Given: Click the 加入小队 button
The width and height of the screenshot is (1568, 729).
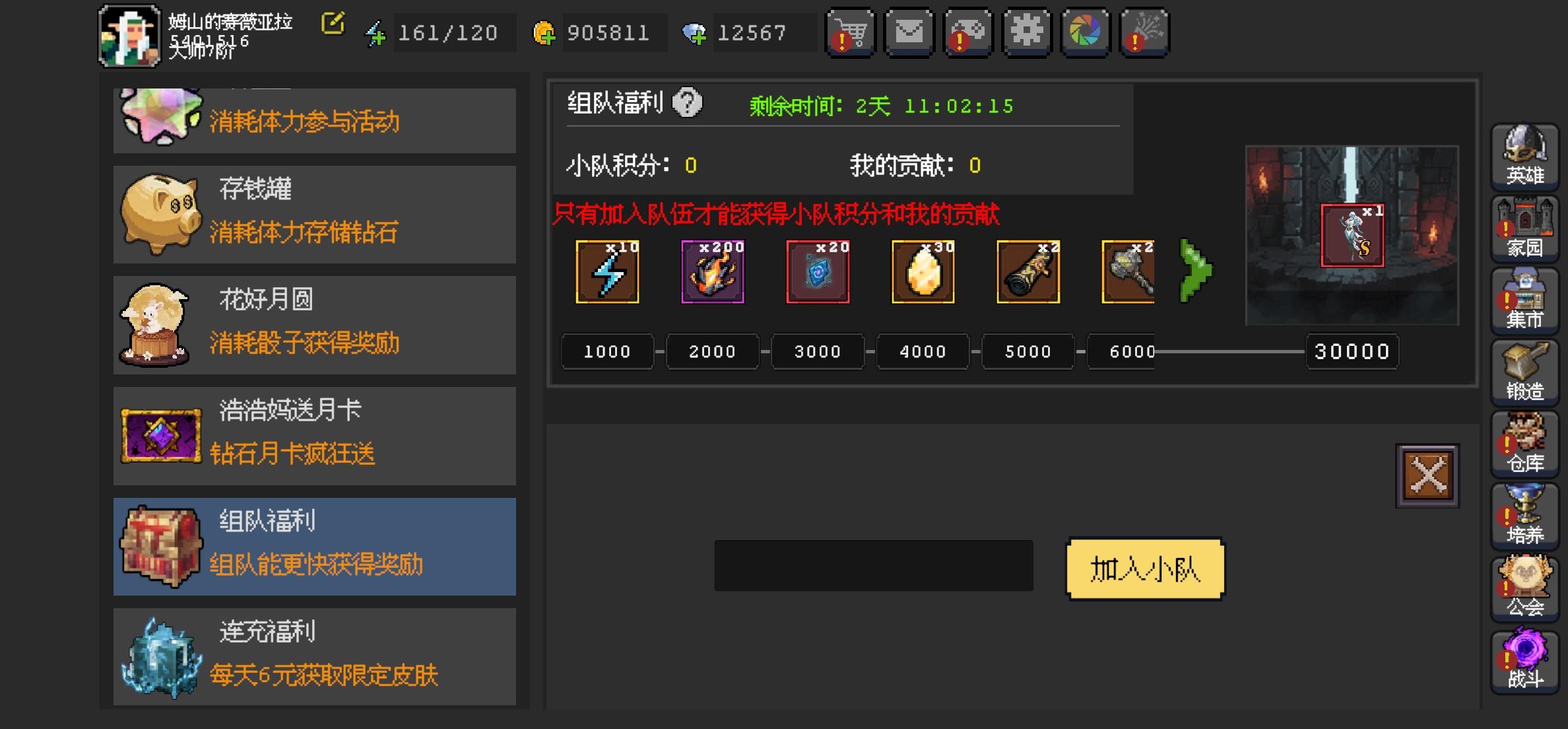Looking at the screenshot, I should point(1146,569).
